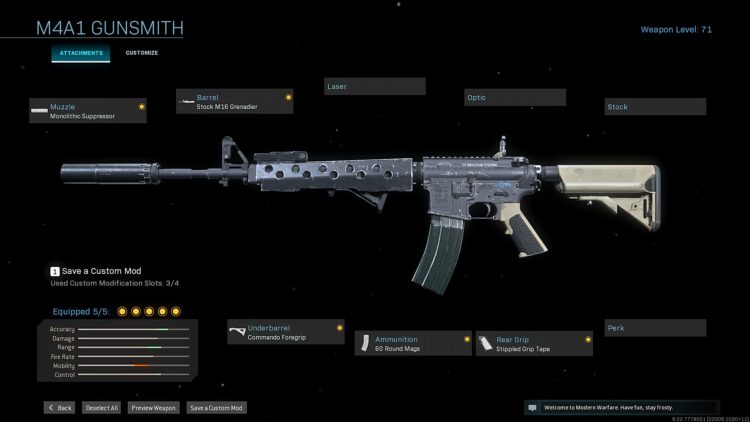
Task: Select the Underbarrel Commando Foregrip slot
Action: coord(286,332)
